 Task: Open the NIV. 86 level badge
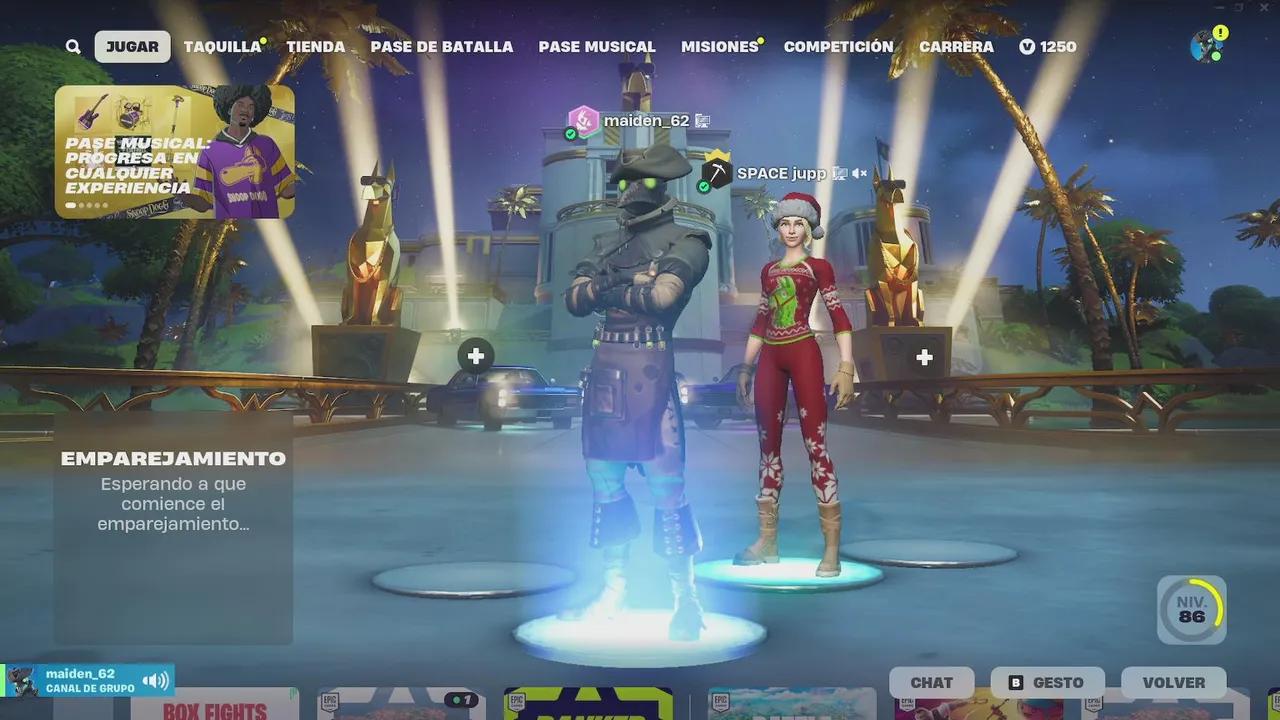[x=1193, y=607]
